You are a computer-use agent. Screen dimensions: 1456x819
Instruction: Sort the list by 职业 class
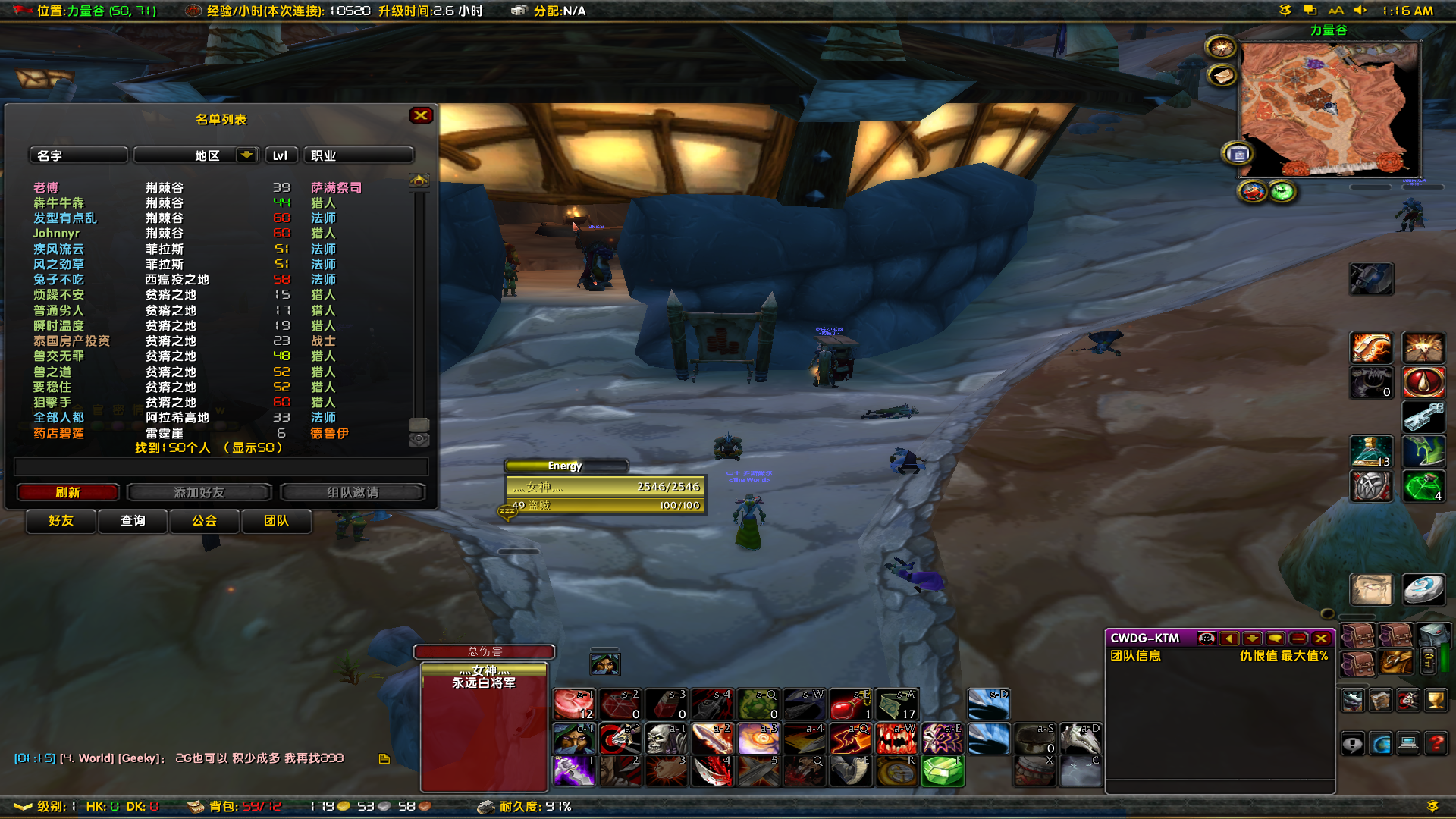click(358, 155)
